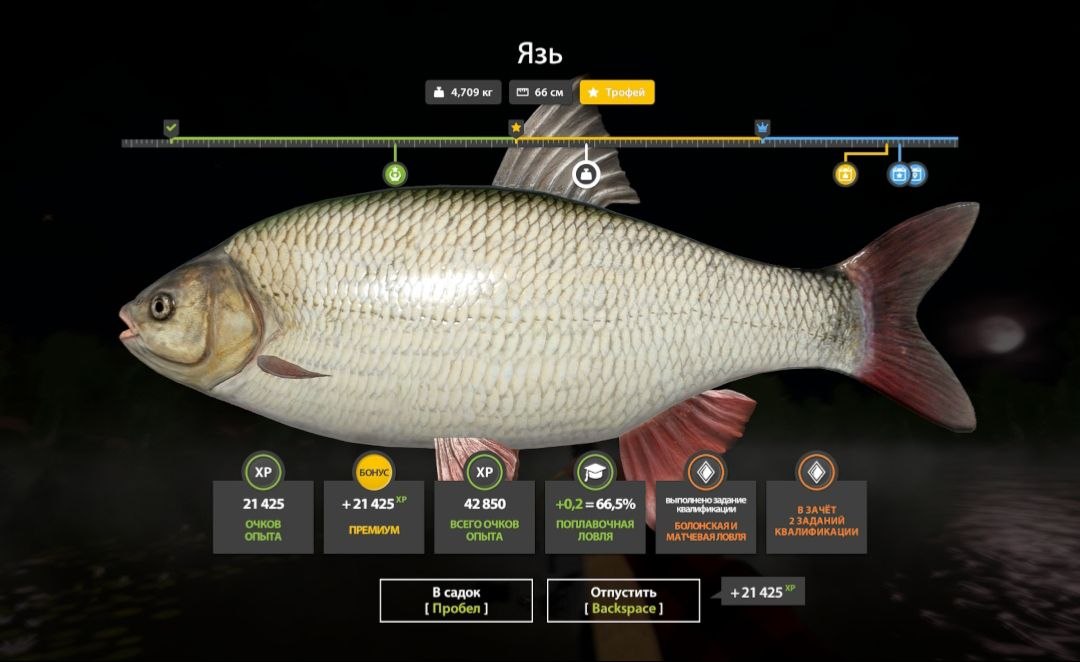
Task: Release the fish with Отпустить button
Action: click(x=623, y=600)
